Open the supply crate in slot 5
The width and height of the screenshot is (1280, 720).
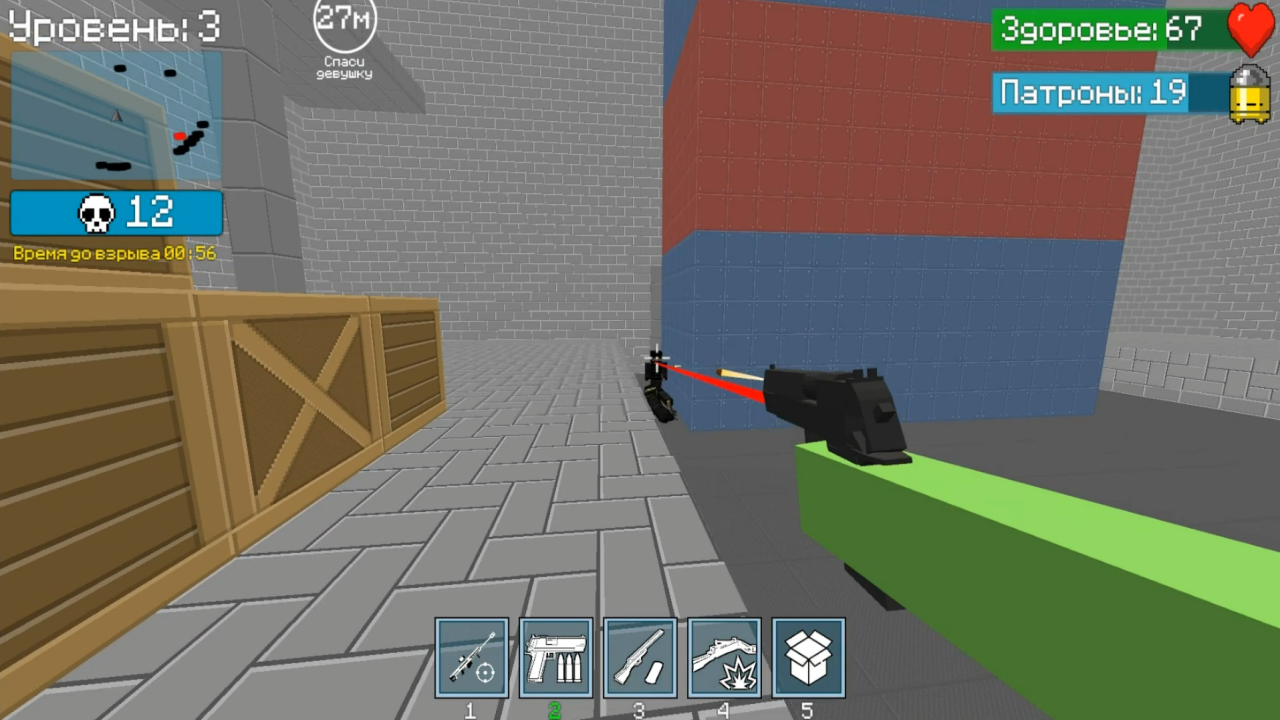808,657
